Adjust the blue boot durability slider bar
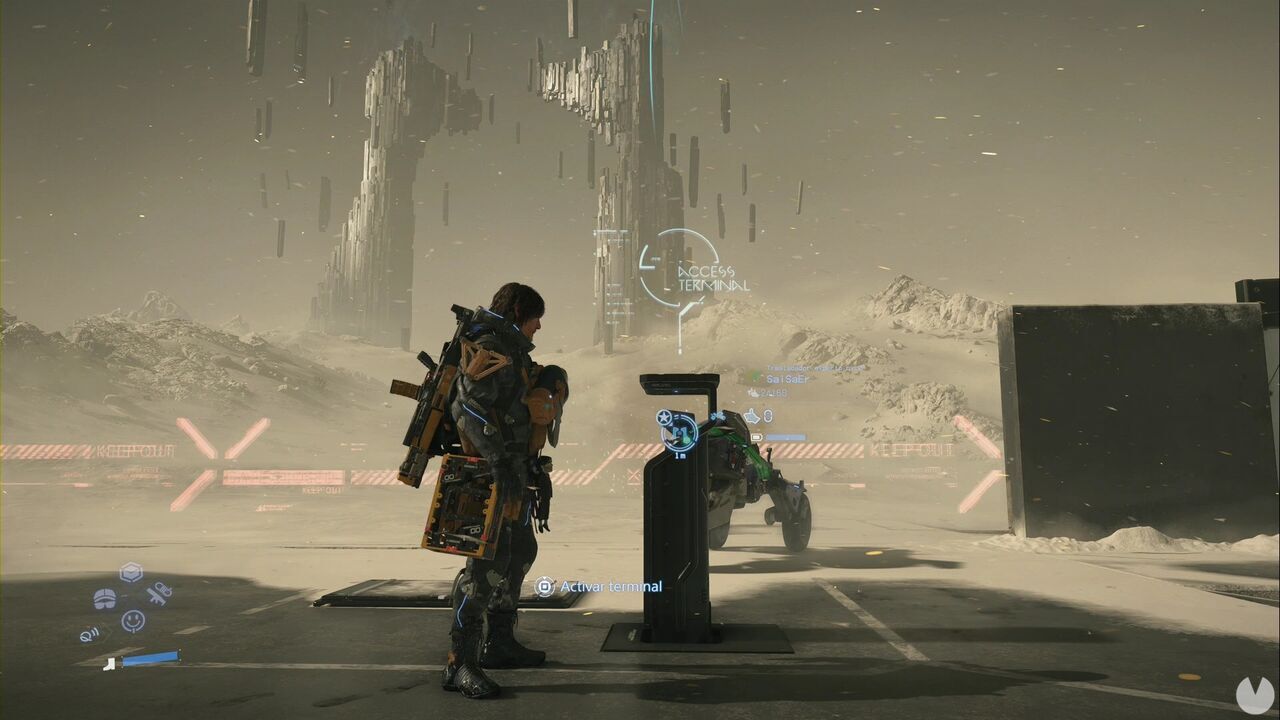Viewport: 1280px width, 720px height. pyautogui.click(x=150, y=658)
